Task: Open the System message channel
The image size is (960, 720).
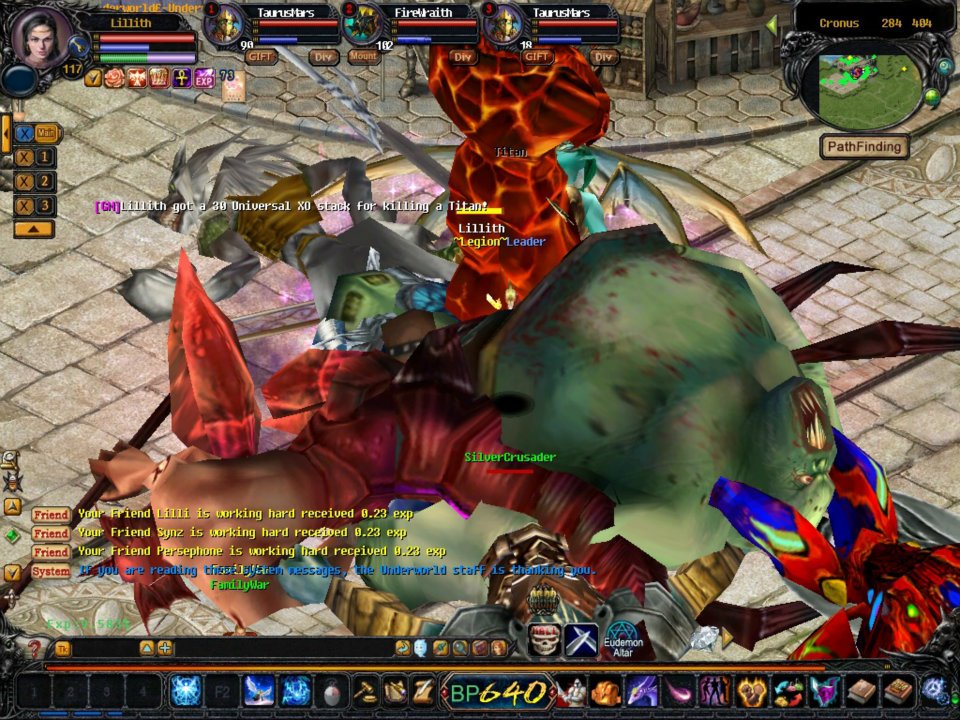Action: click(x=50, y=571)
